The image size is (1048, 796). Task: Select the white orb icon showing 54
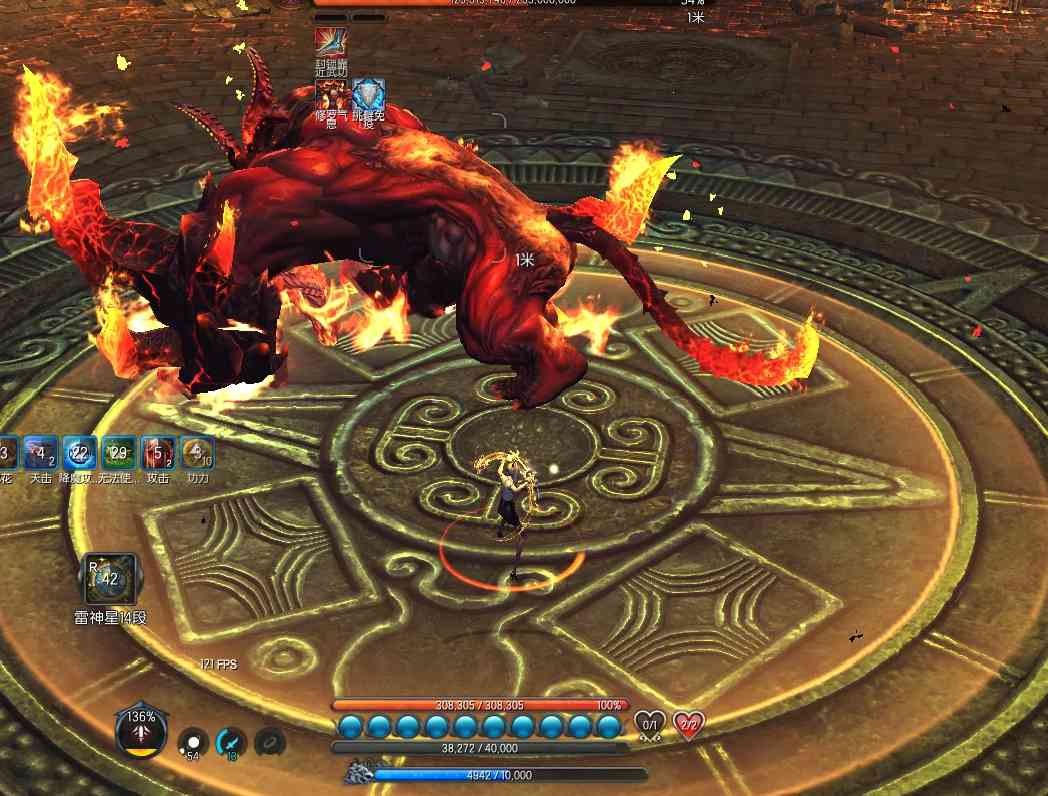pos(193,742)
